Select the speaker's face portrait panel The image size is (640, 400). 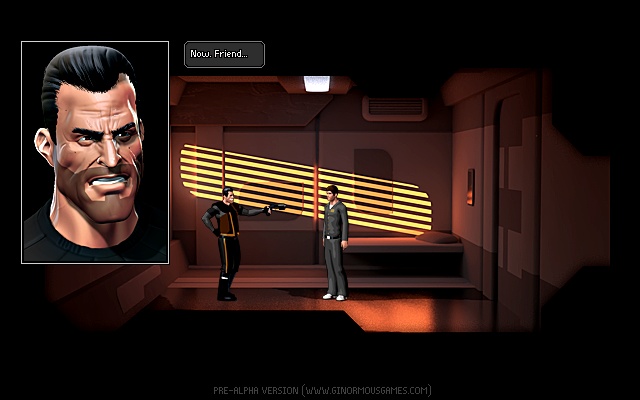click(x=95, y=152)
